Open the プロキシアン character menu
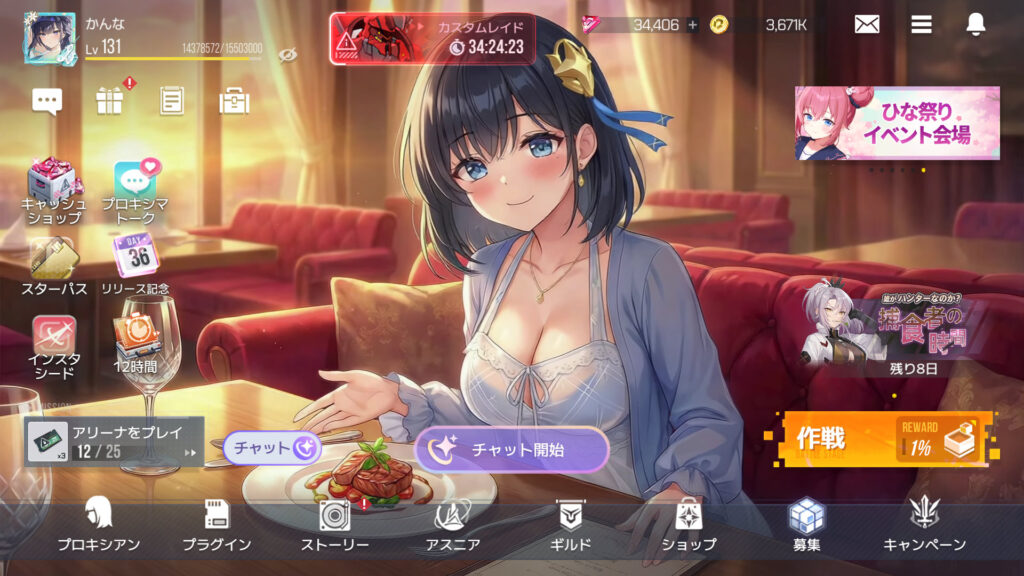Viewport: 1024px width, 576px height. pos(98,524)
